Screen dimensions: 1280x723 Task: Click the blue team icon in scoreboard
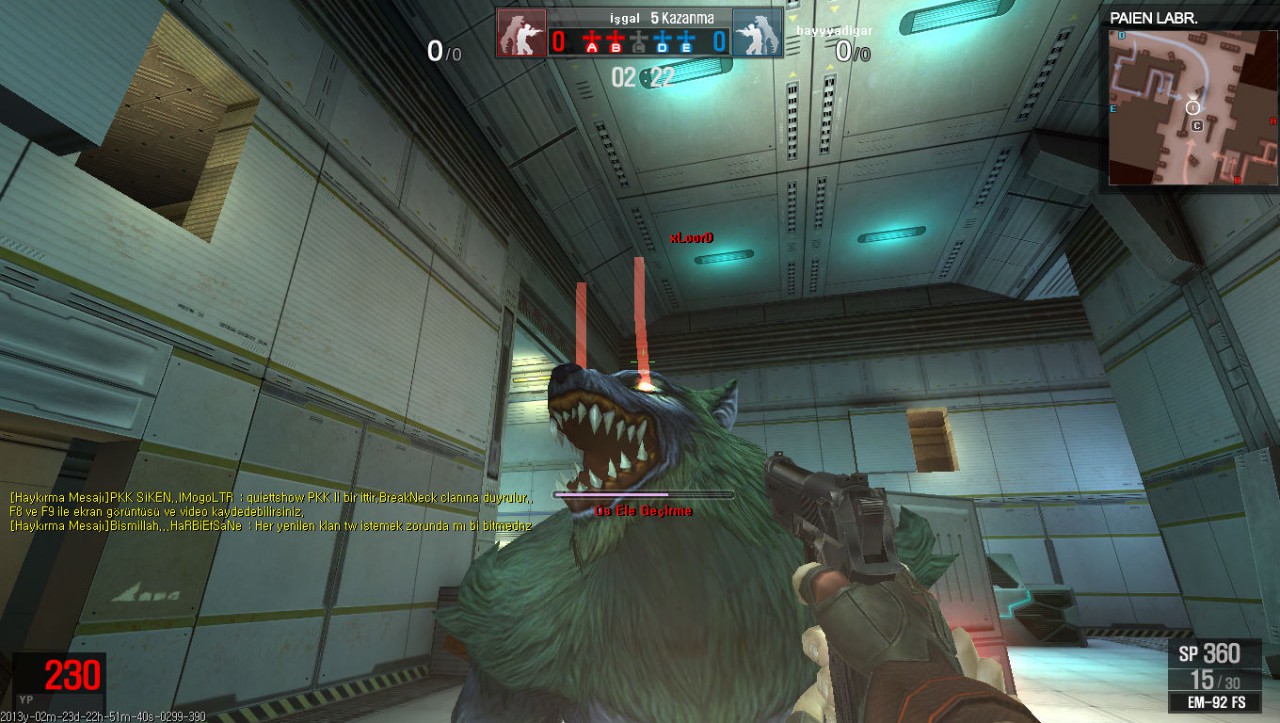(x=757, y=34)
